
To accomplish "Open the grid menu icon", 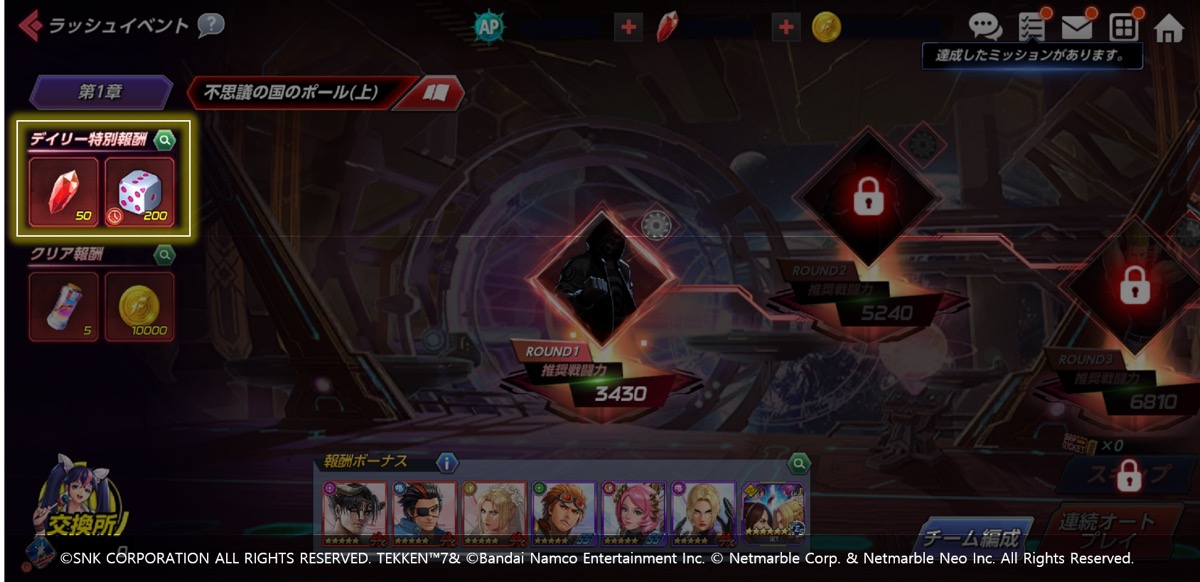I will coord(1123,27).
